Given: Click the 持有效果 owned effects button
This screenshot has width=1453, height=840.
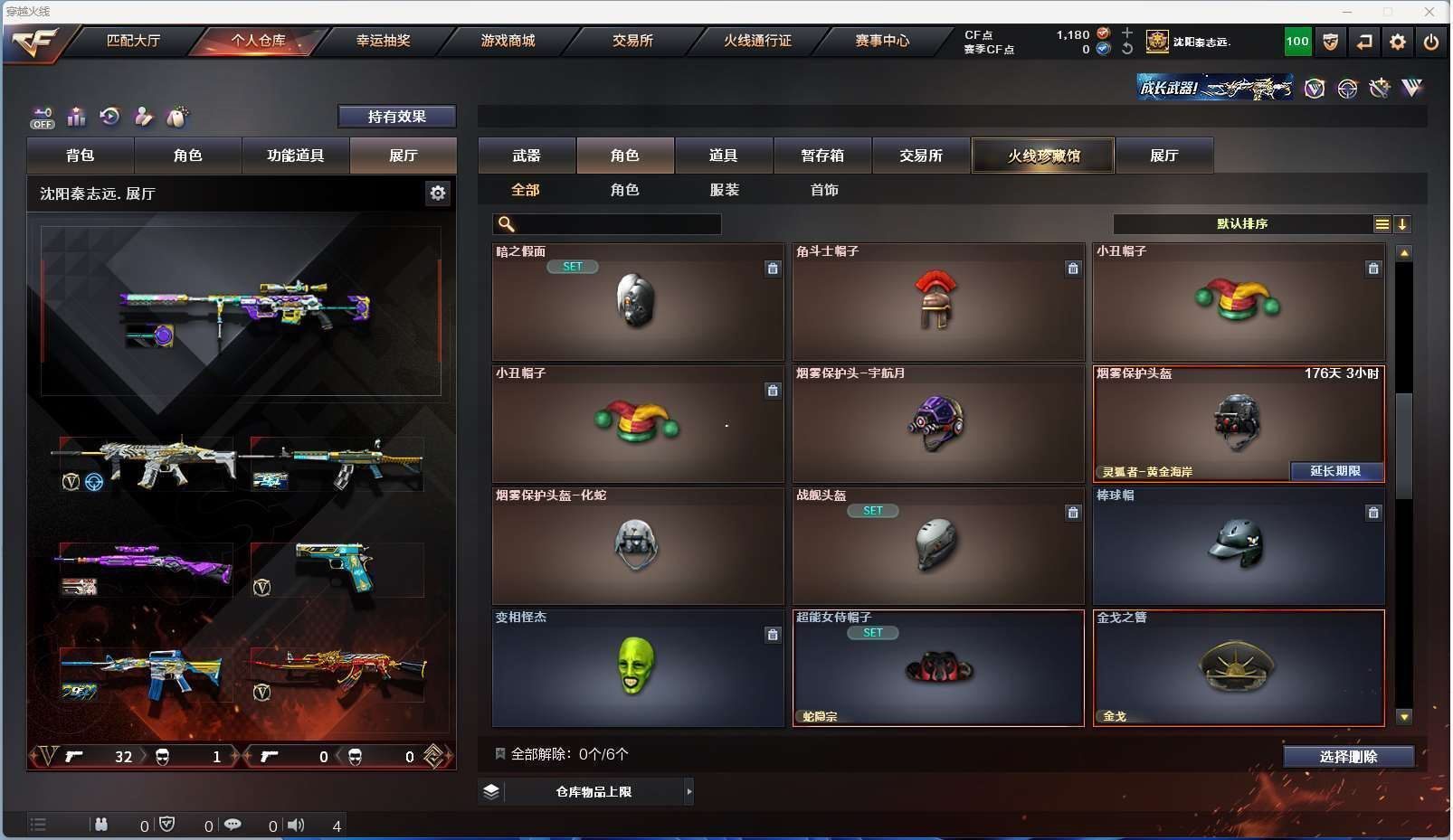Looking at the screenshot, I should tap(396, 117).
